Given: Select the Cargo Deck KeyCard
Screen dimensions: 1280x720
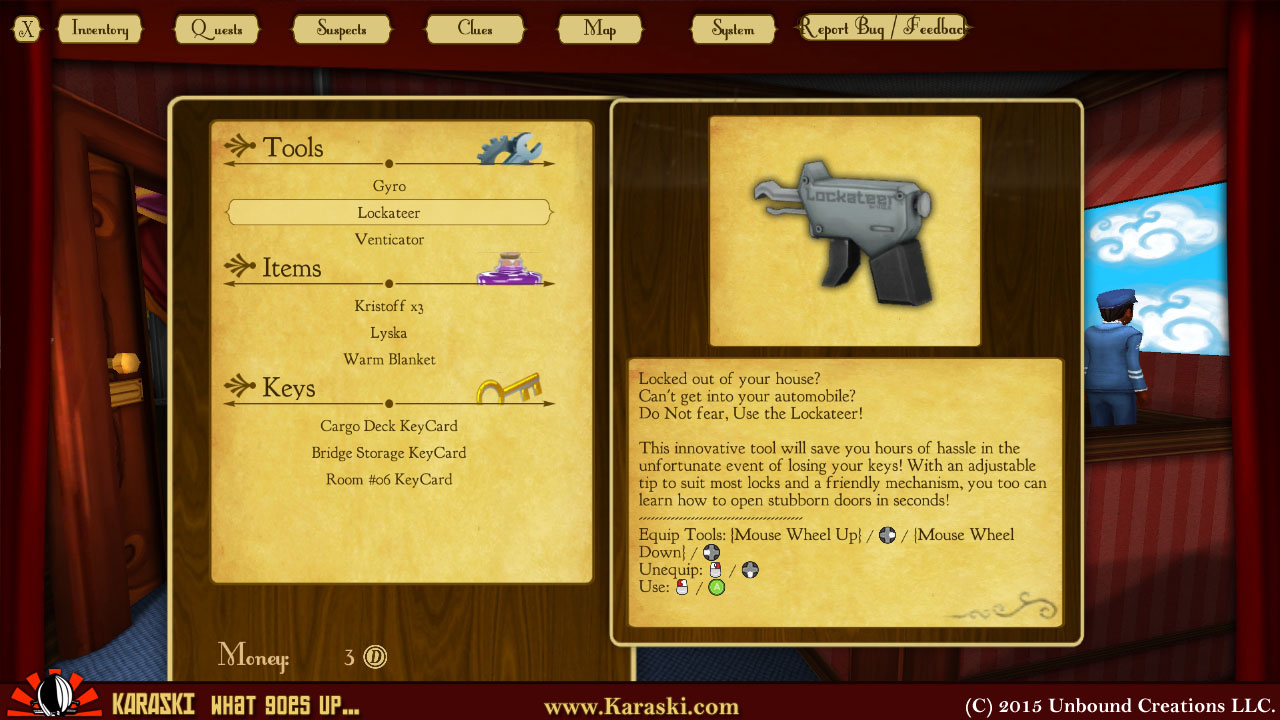Looking at the screenshot, I should tap(389, 425).
